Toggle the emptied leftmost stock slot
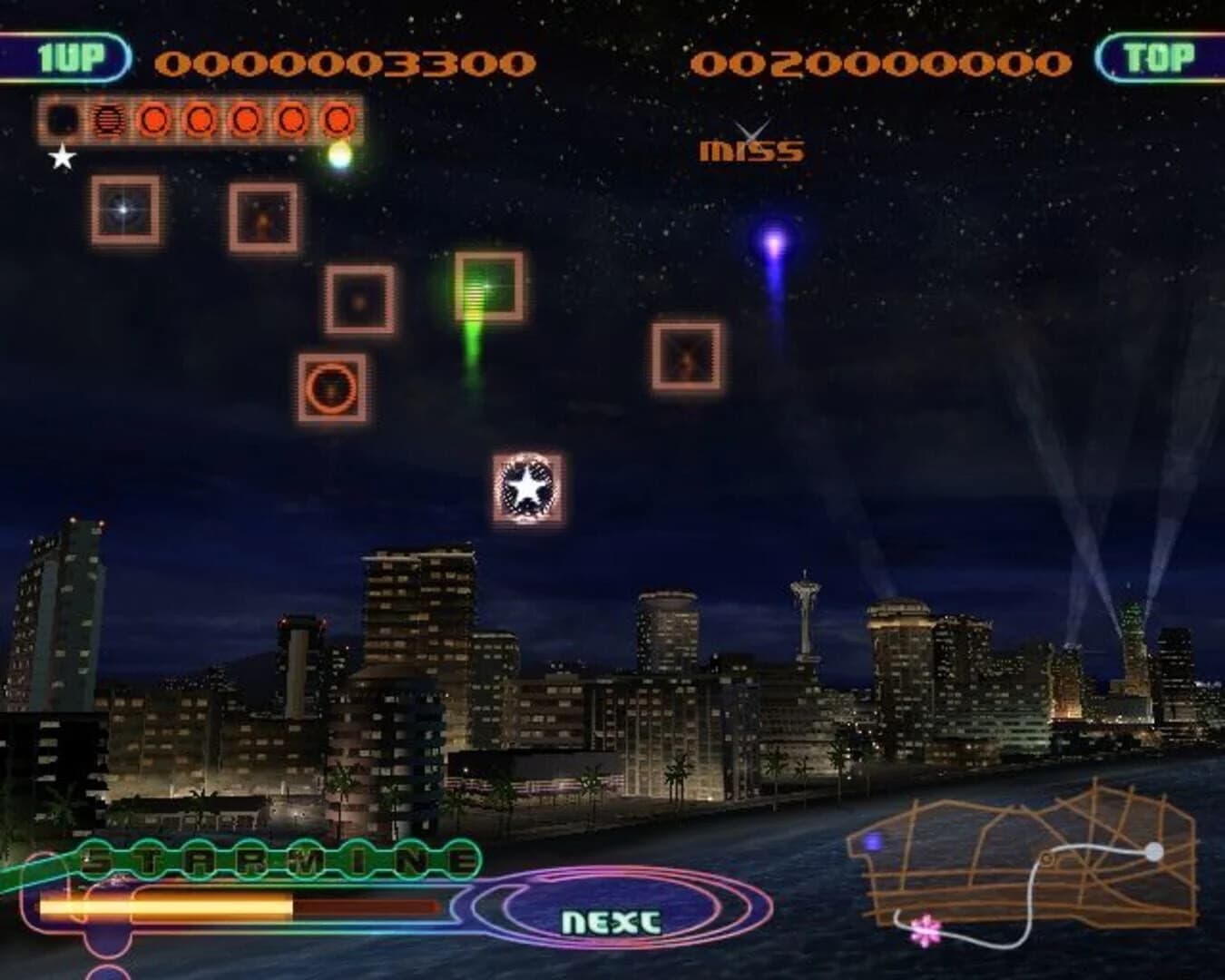 pos(60,119)
